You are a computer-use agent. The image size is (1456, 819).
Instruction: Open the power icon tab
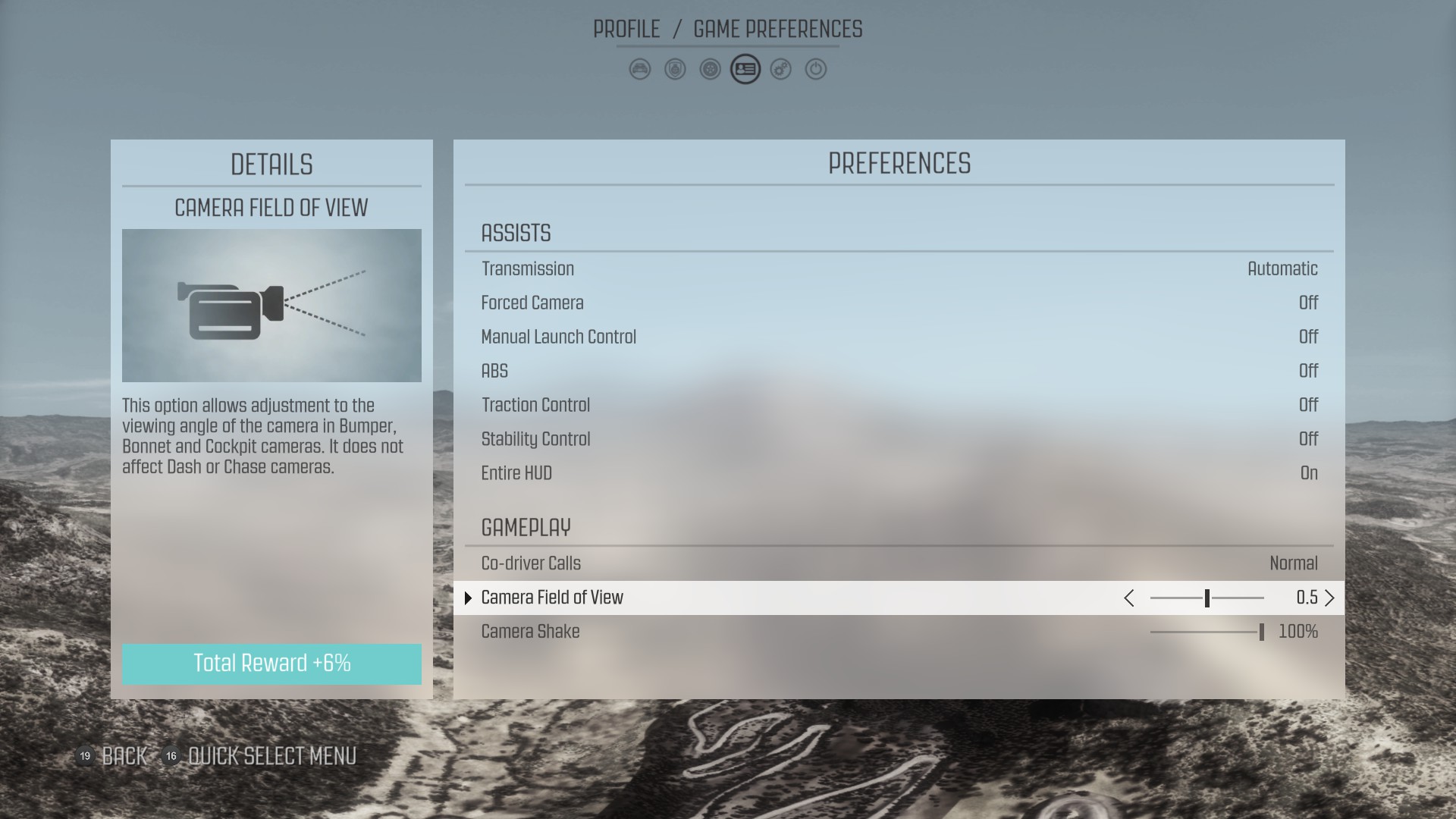(815, 70)
